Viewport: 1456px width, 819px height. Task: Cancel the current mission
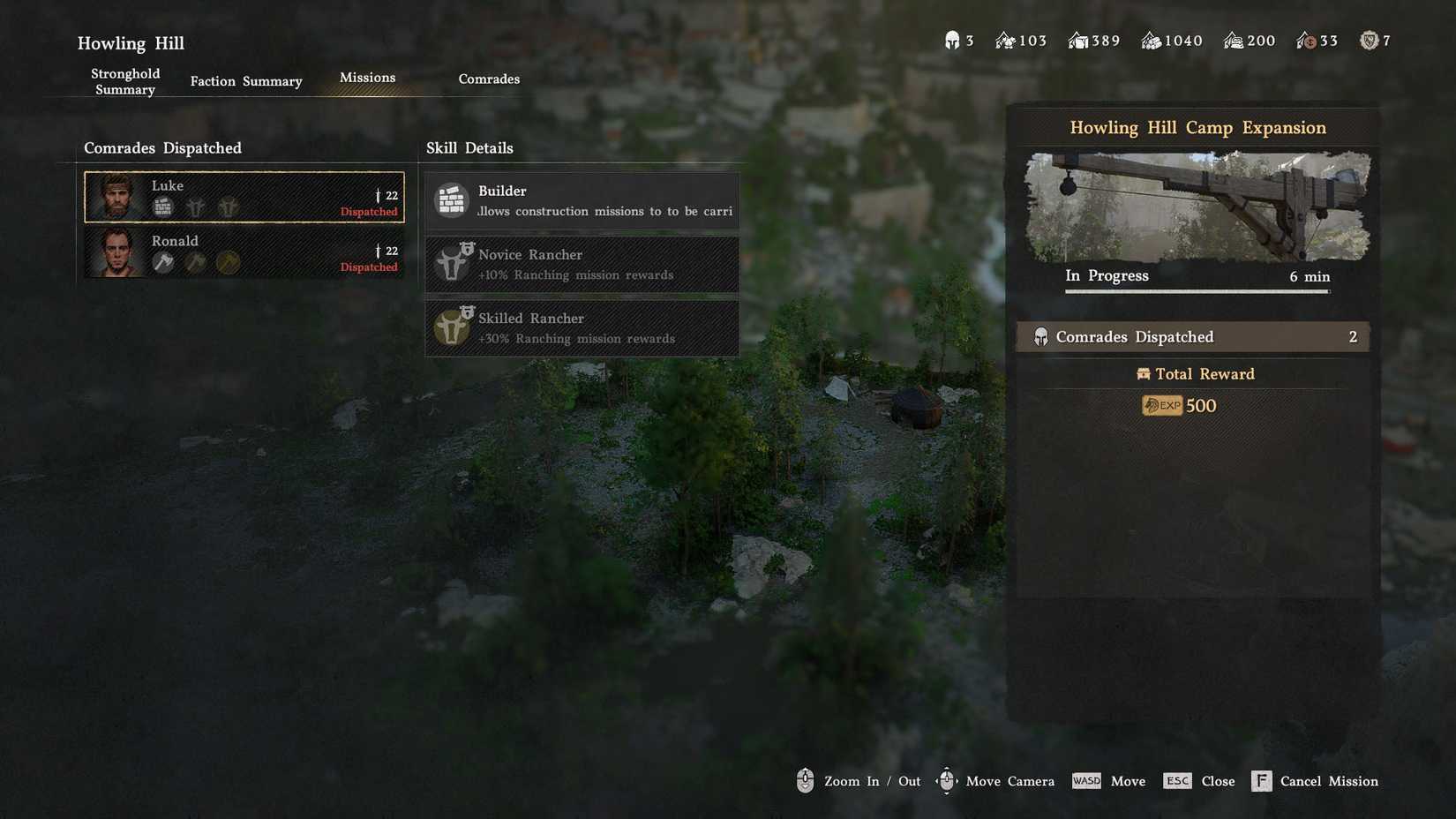click(x=1315, y=781)
